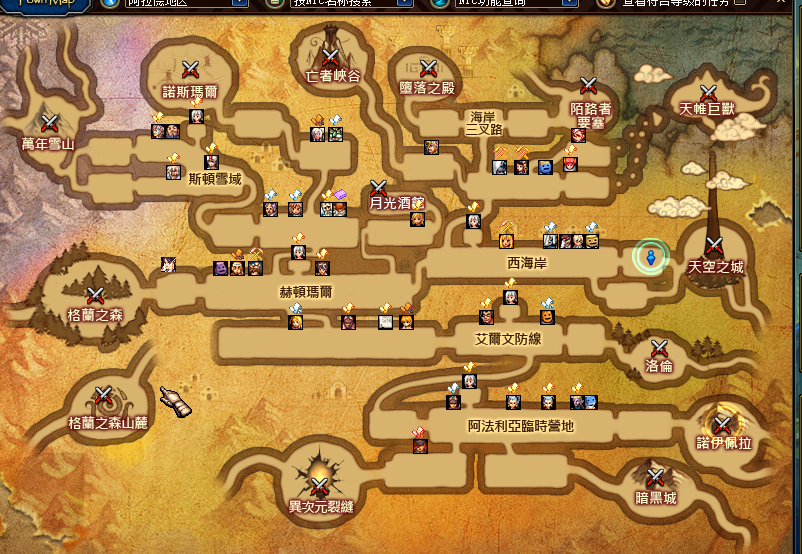Select the purple-haired NPC portrait in 赫頓瑪爾
802x554 pixels.
pos(221,268)
